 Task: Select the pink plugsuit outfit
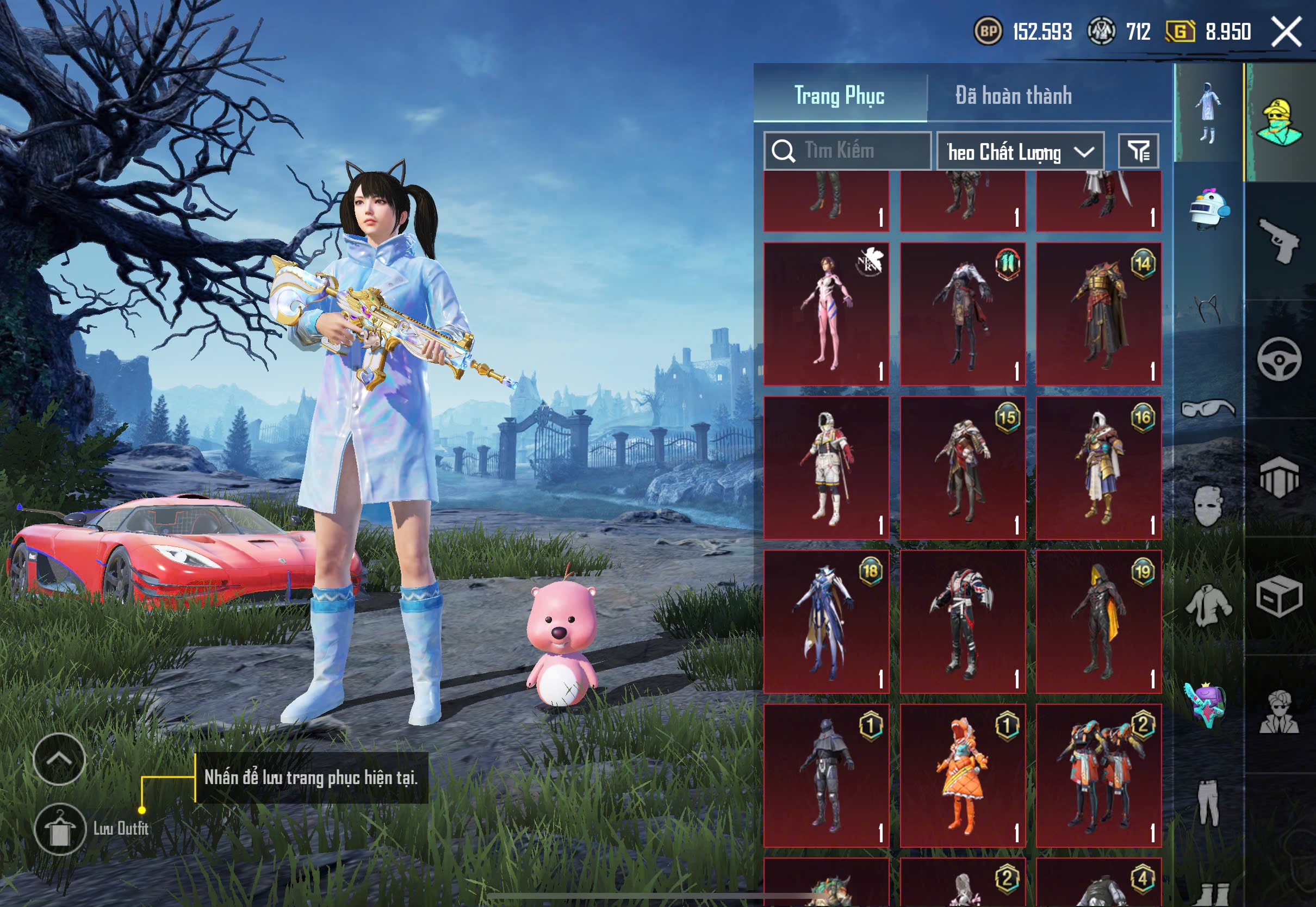coord(826,314)
